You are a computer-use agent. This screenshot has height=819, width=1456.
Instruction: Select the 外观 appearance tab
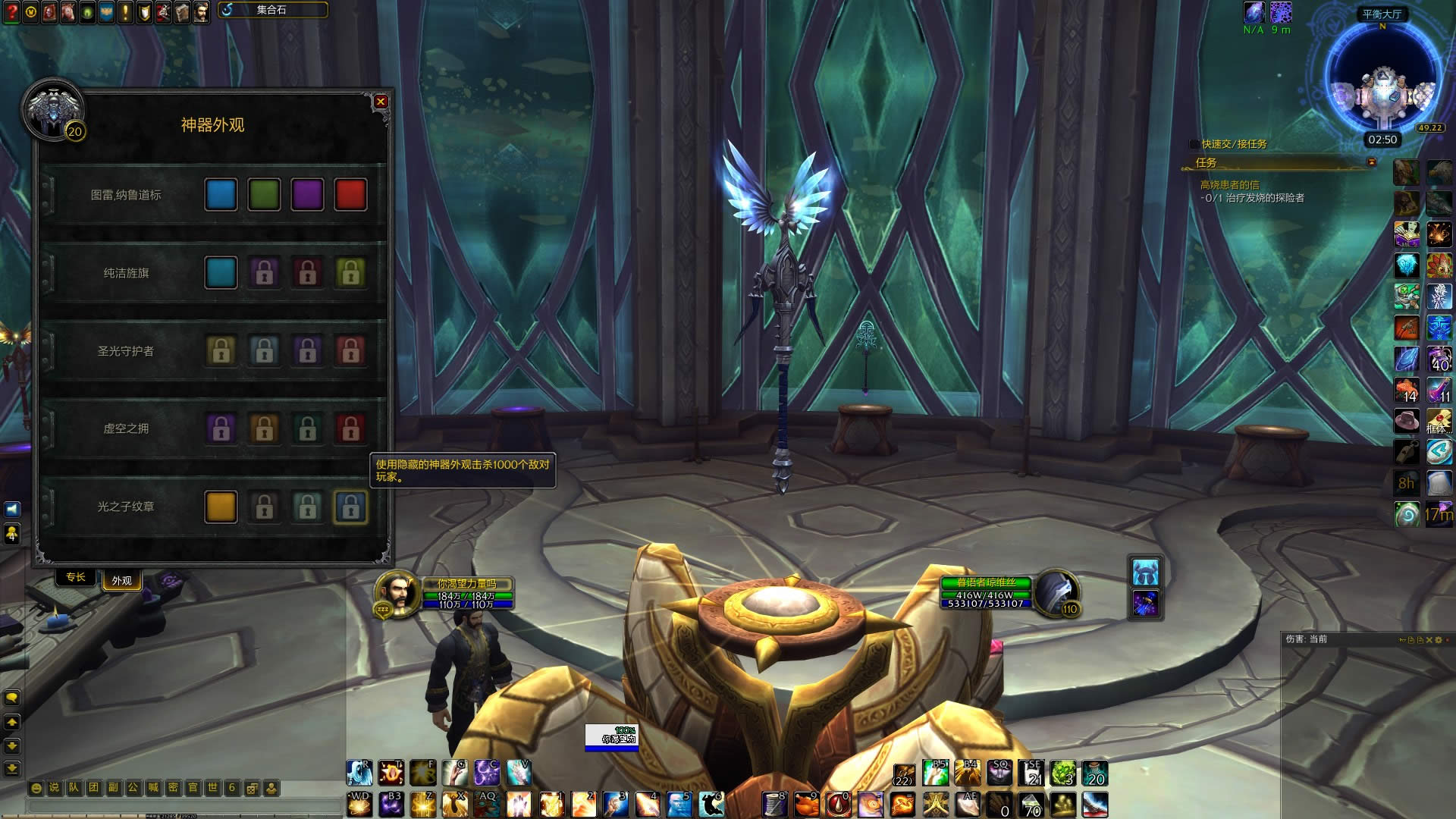pyautogui.click(x=121, y=581)
